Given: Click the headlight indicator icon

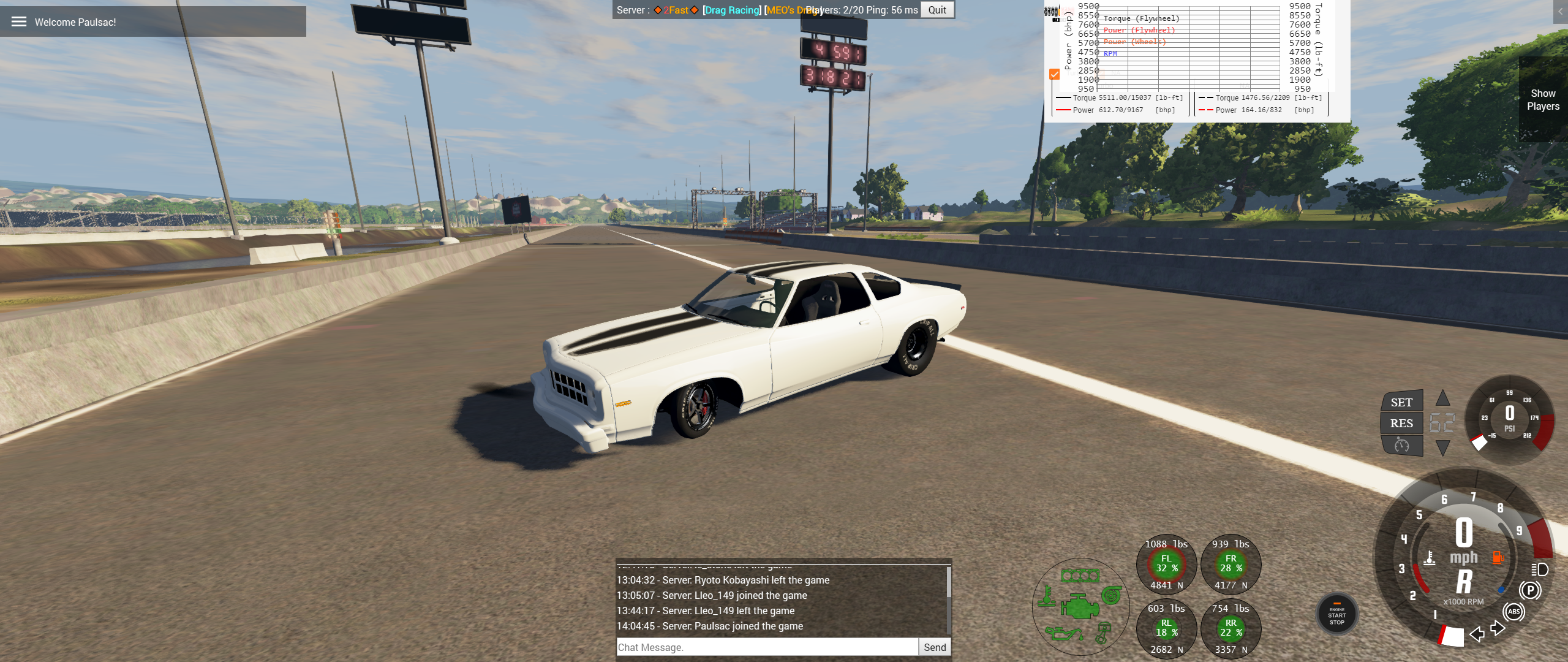Looking at the screenshot, I should click(1539, 571).
